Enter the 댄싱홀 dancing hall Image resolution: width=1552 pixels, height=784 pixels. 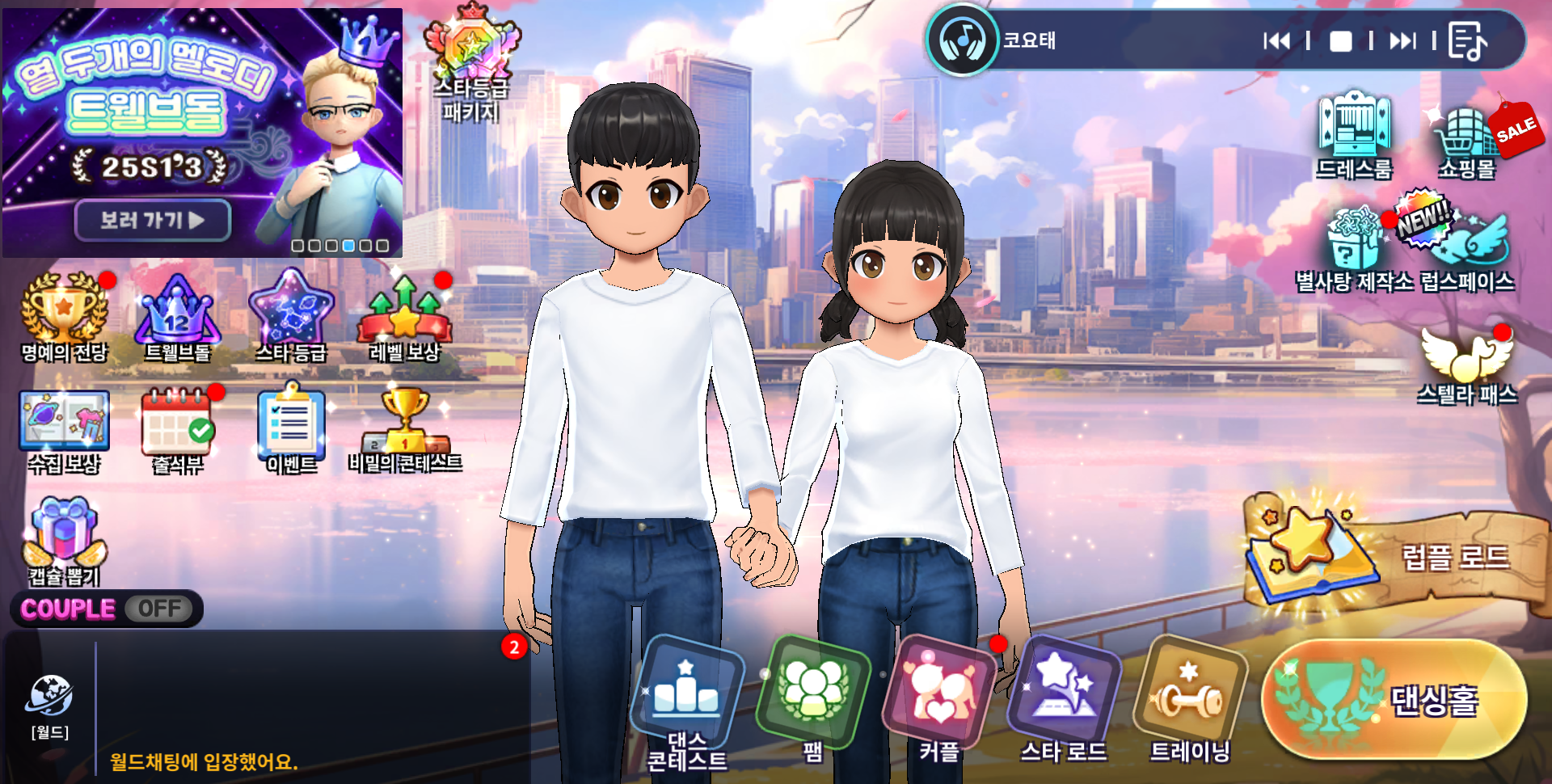point(1394,700)
